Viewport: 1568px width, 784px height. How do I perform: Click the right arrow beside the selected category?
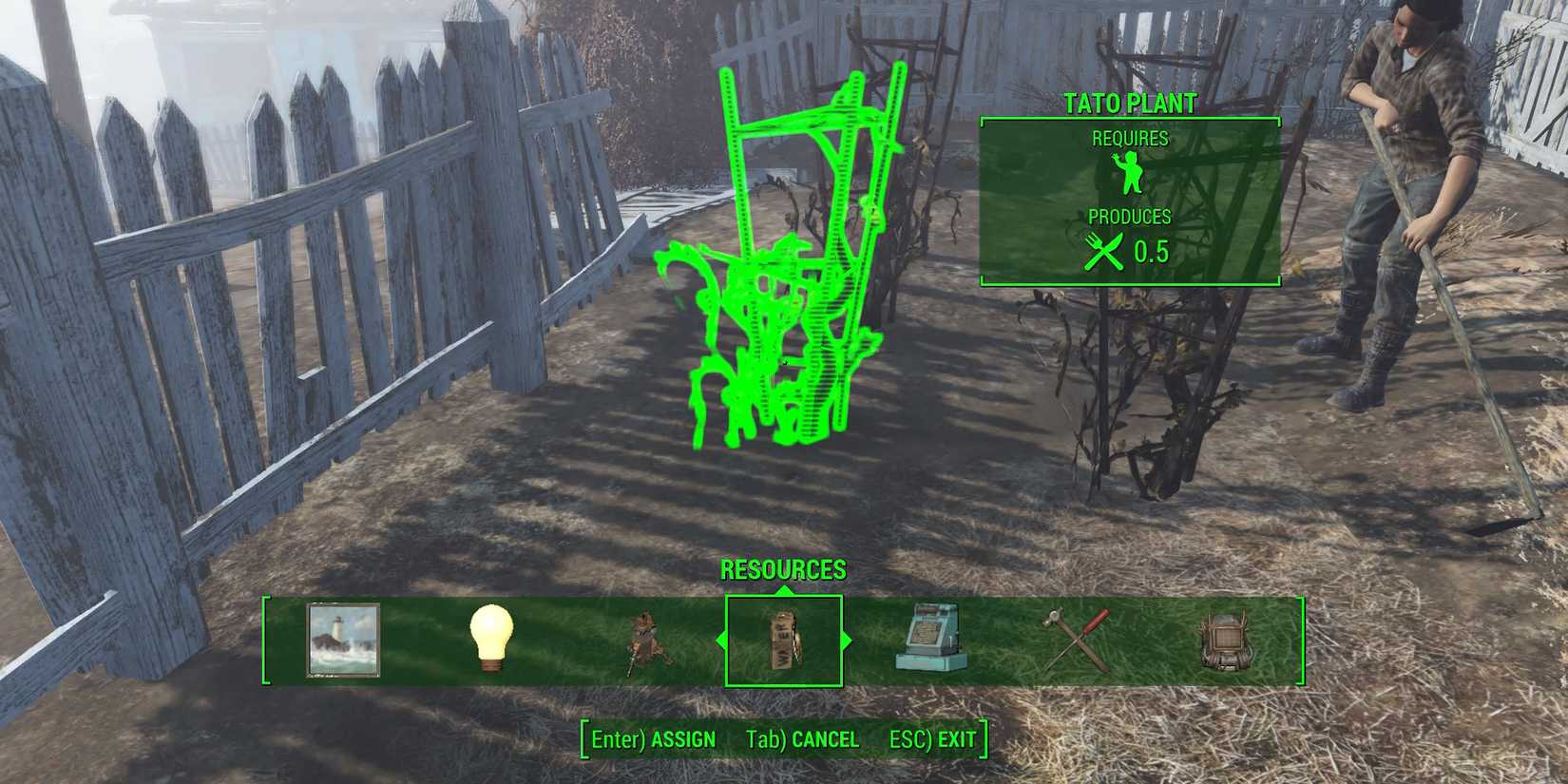pos(844,641)
